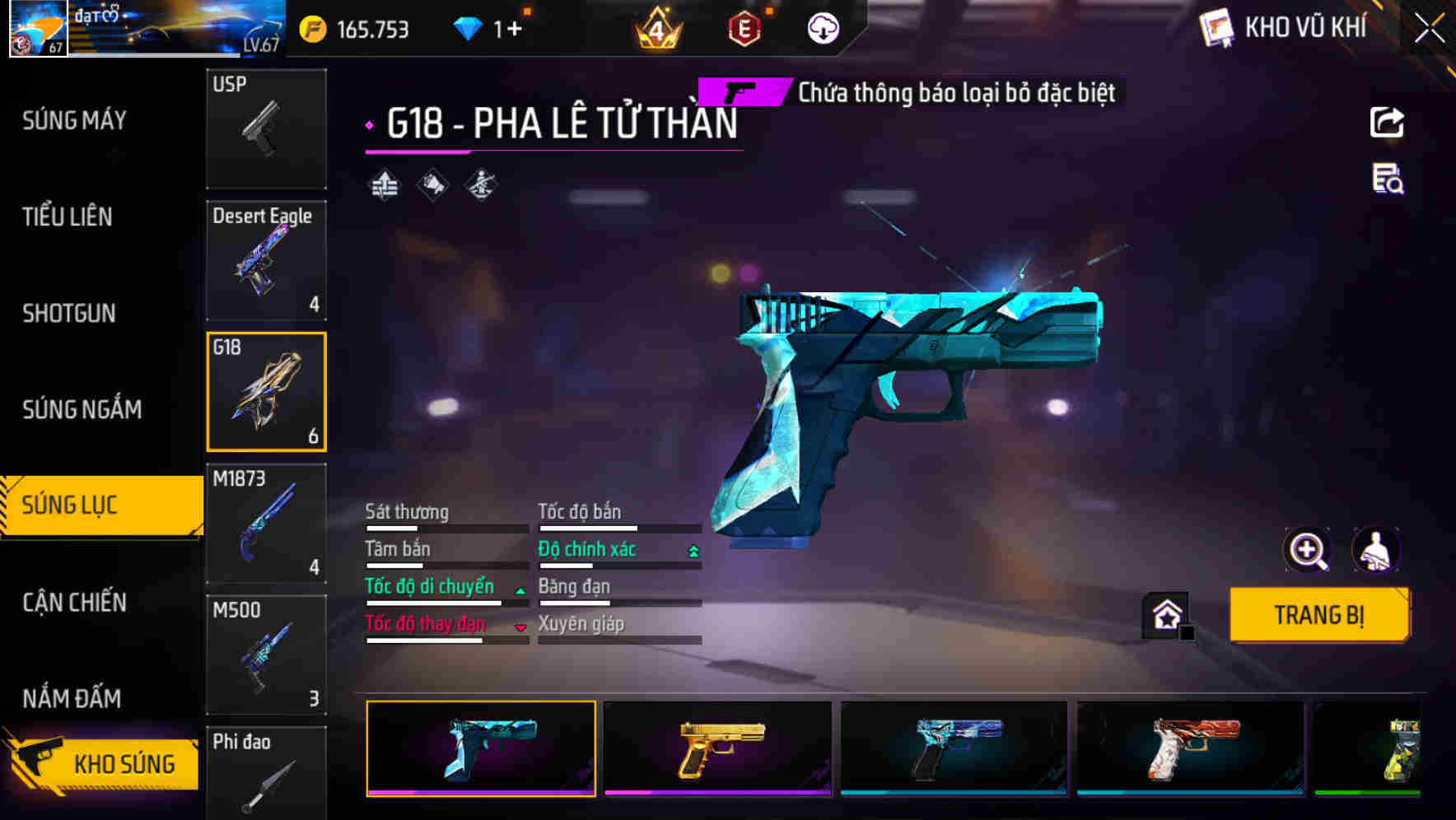Viewport: 1456px width, 820px height.
Task: Select the golden G18 skin thumbnail
Action: (715, 748)
